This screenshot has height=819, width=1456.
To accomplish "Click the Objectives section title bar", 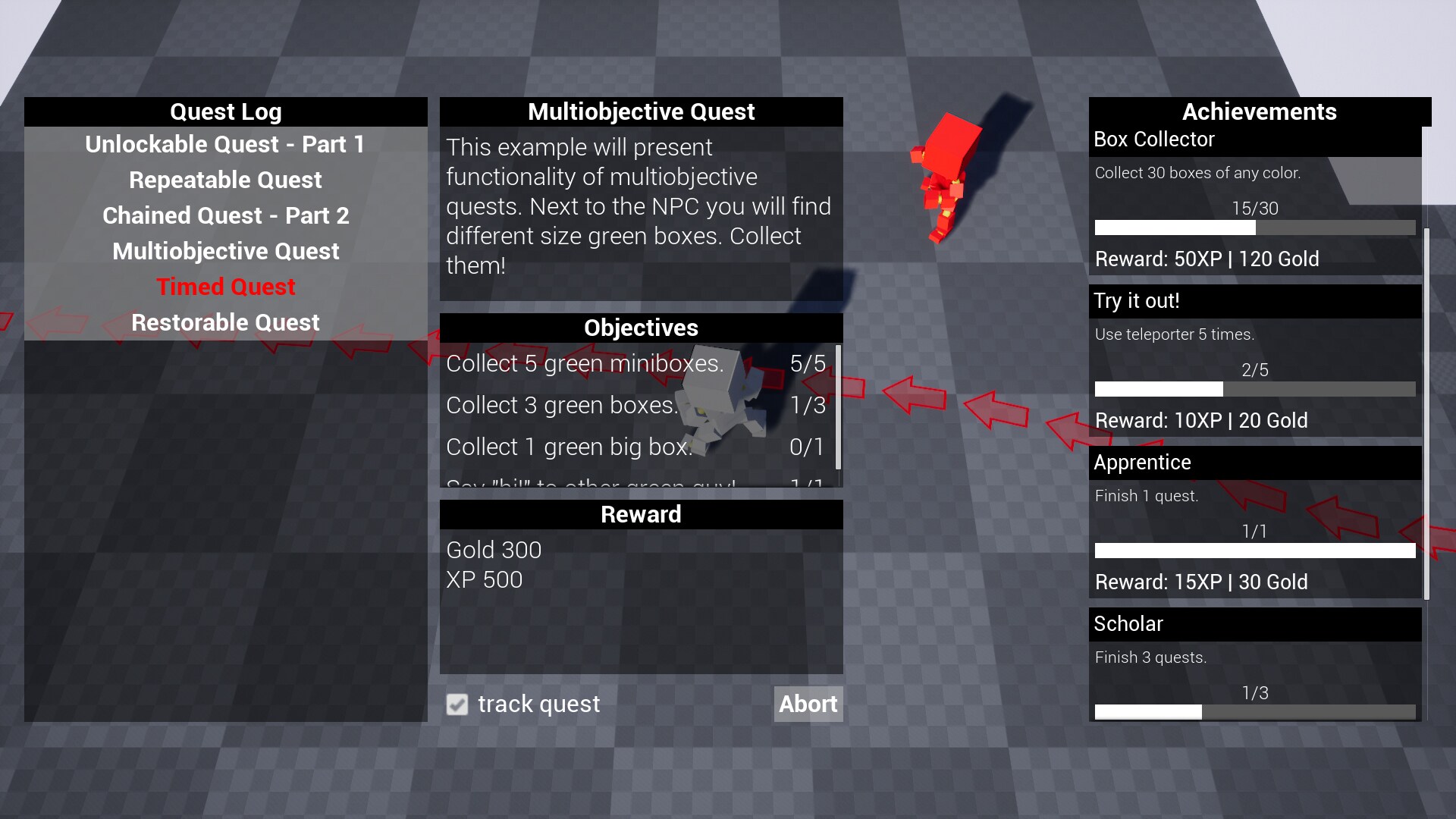I will 641,328.
